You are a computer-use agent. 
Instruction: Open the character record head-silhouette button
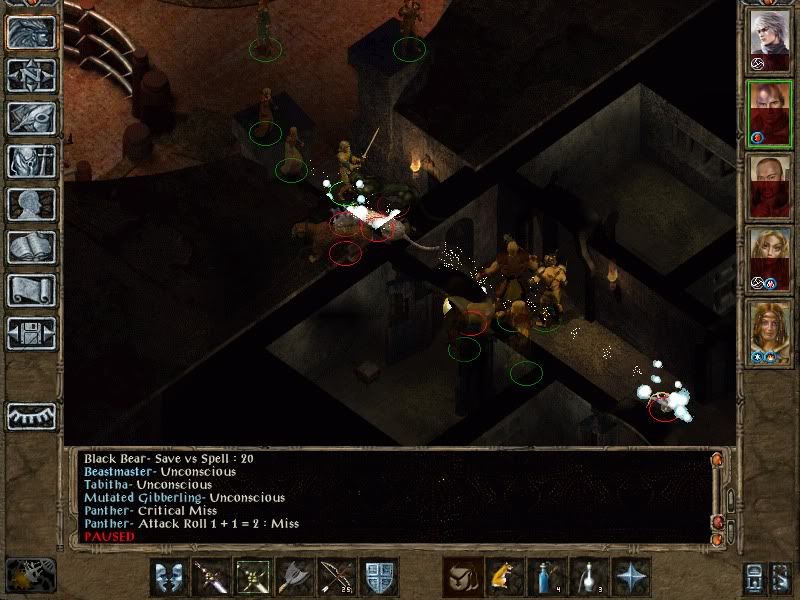point(32,204)
